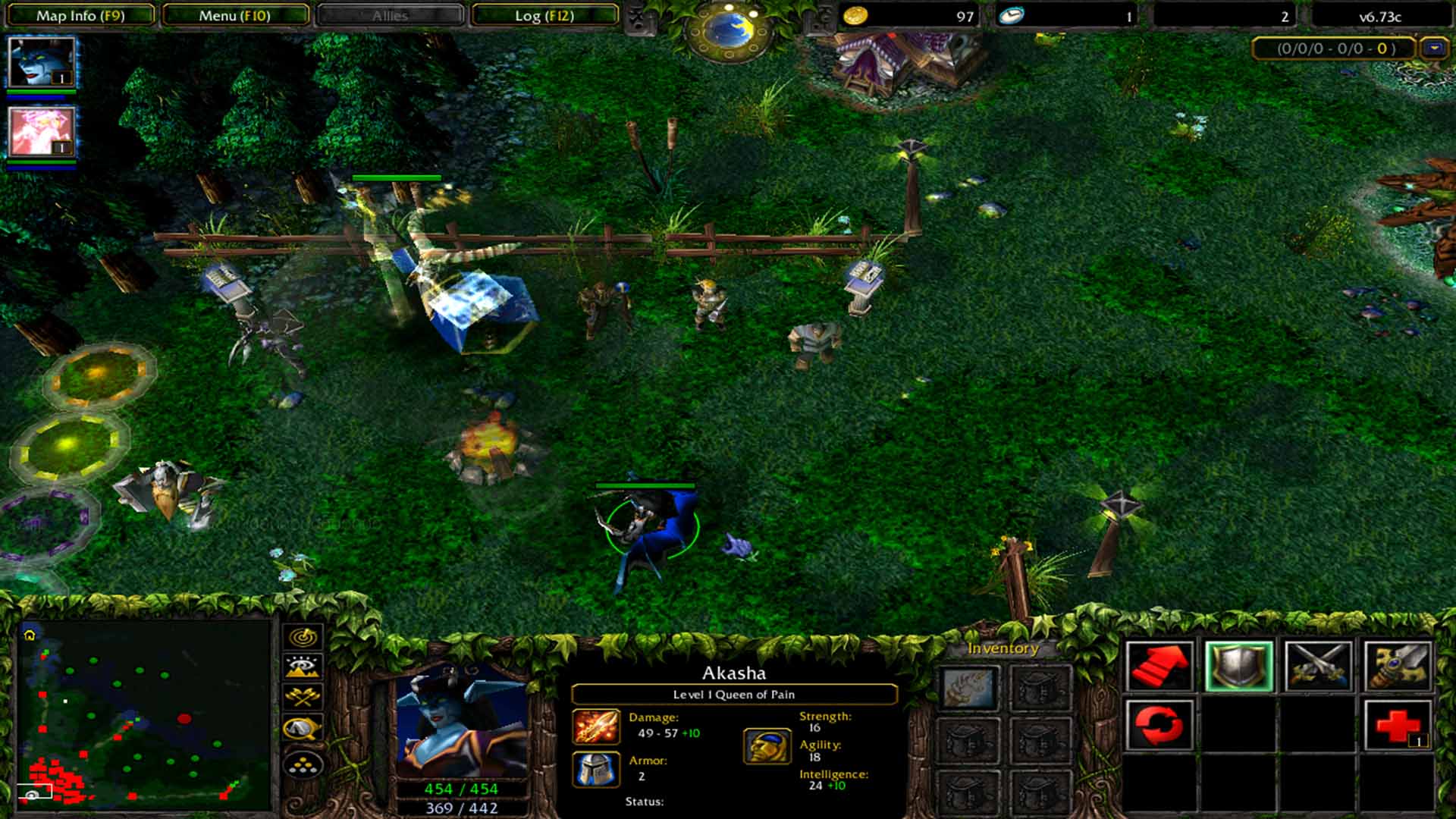The width and height of the screenshot is (1456, 819).
Task: Open the Map Info (F9) panel
Action: pyautogui.click(x=80, y=15)
